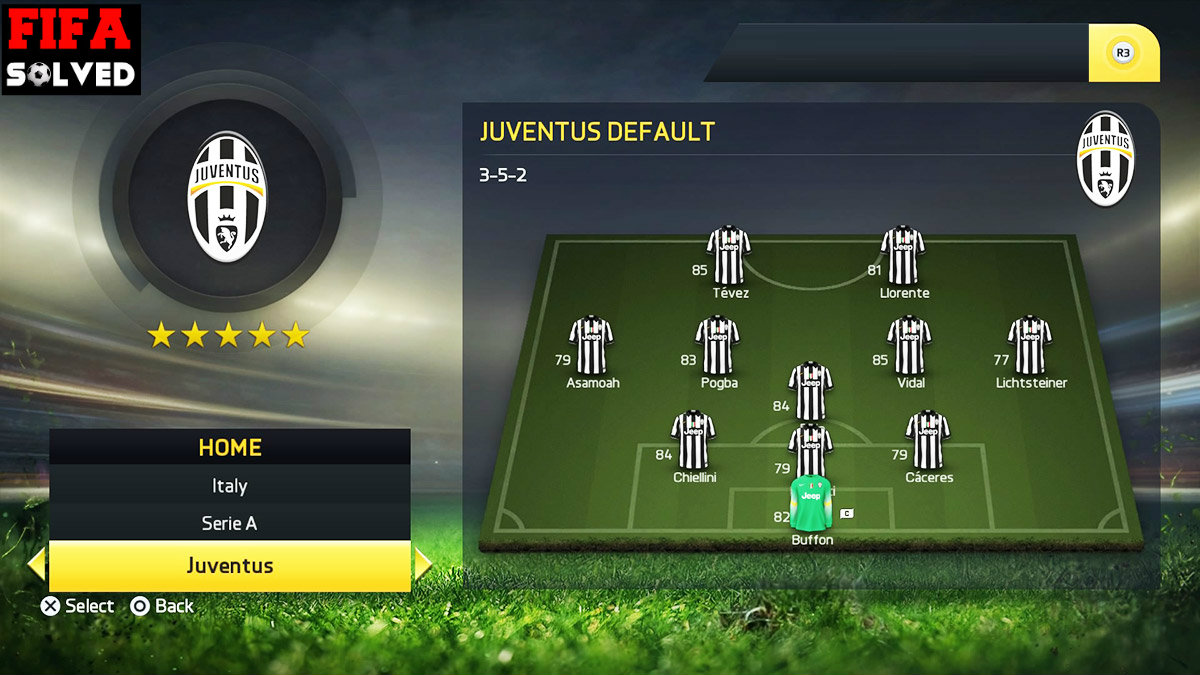Select Vidal's shirt in midfield
Viewport: 1200px width, 675px height.
point(909,345)
